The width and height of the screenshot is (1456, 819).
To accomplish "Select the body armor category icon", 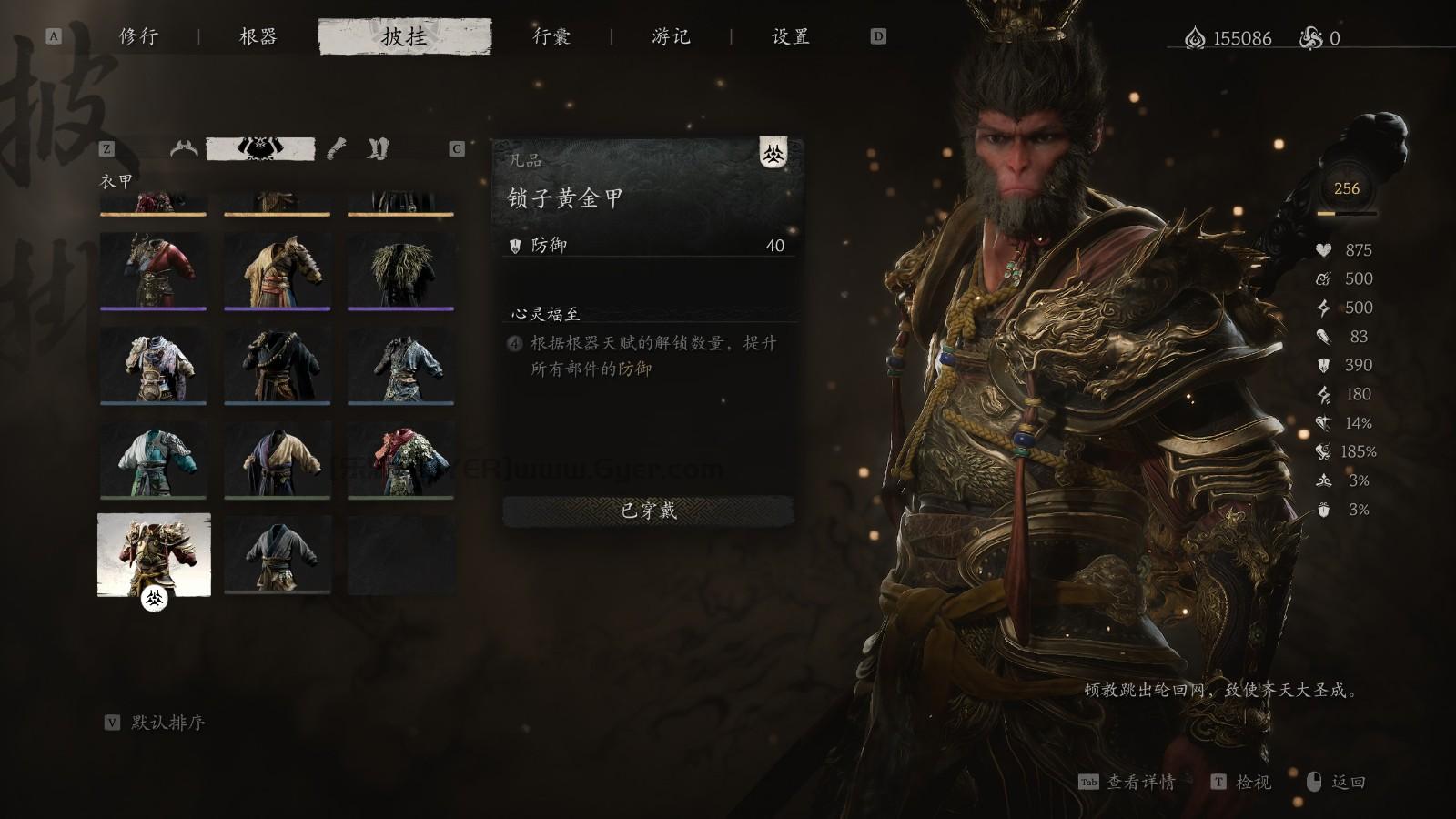I will point(261,148).
